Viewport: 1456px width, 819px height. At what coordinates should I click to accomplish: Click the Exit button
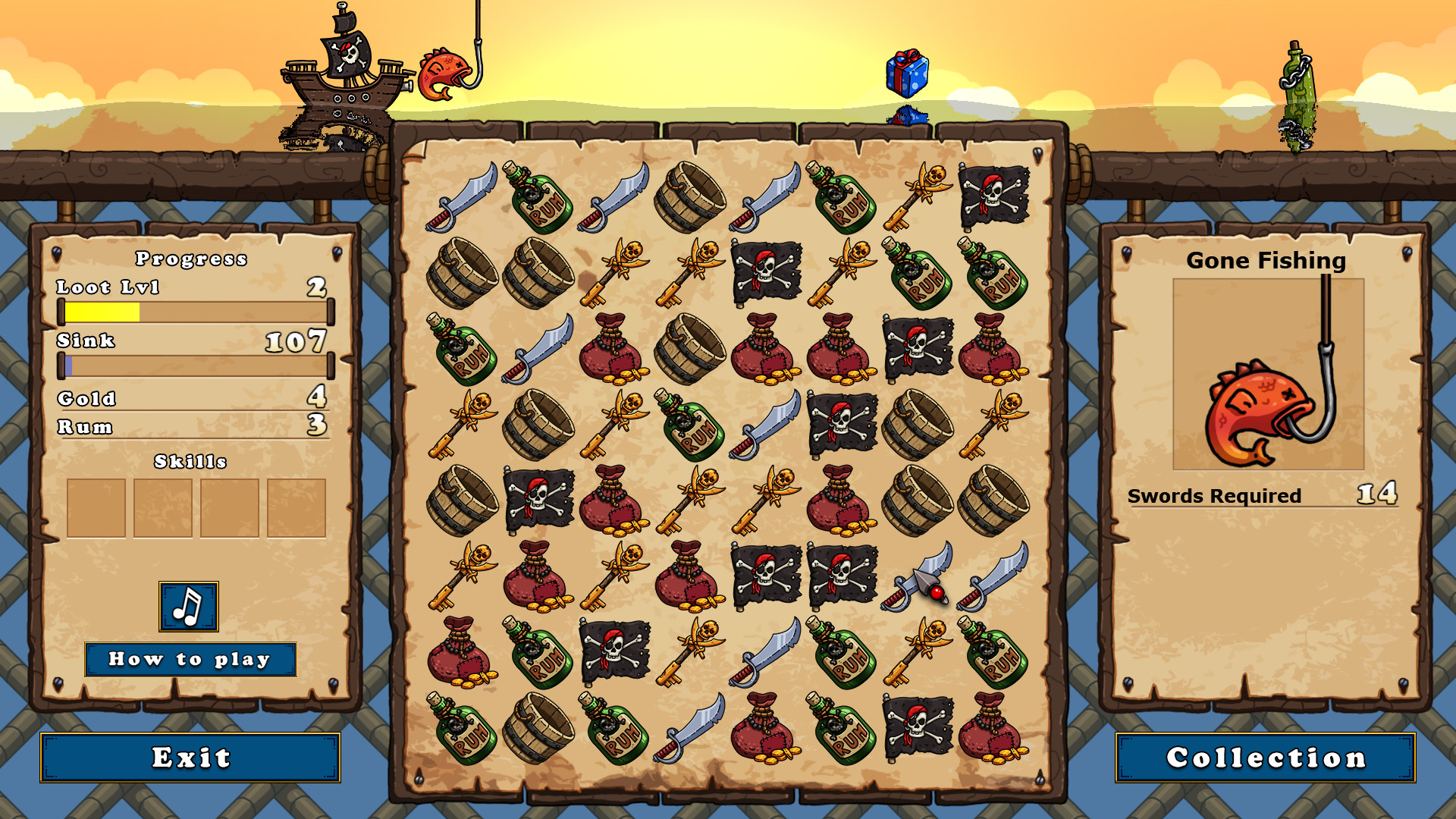(192, 757)
